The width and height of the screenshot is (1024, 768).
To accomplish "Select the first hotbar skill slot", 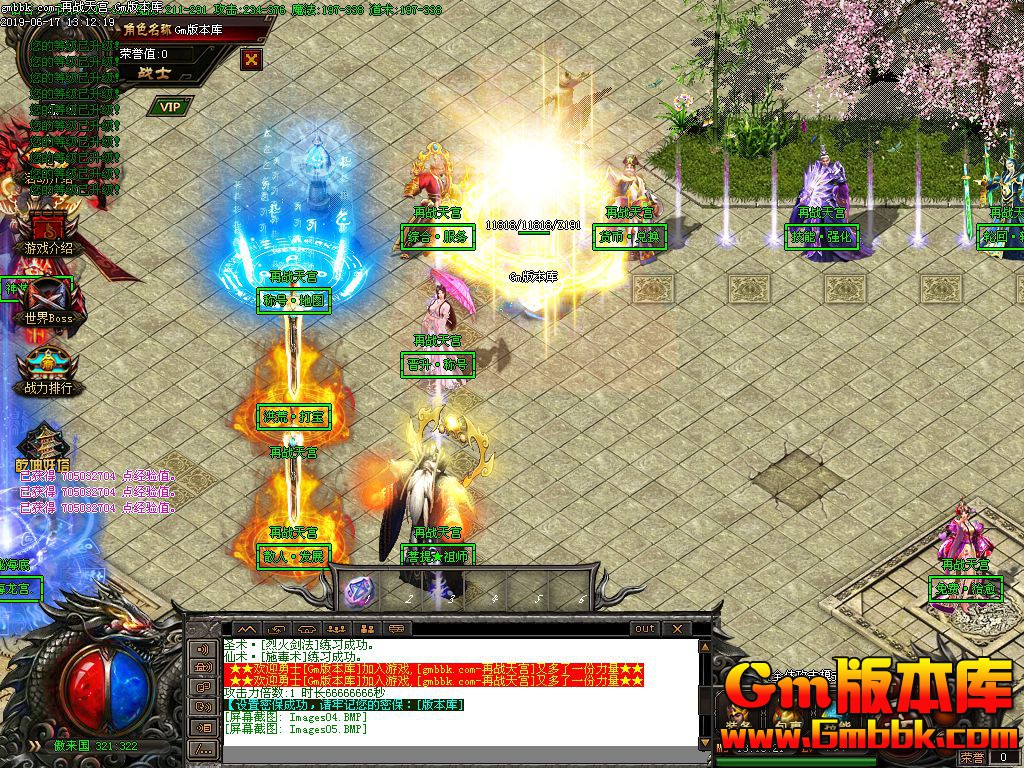I will click(x=359, y=590).
